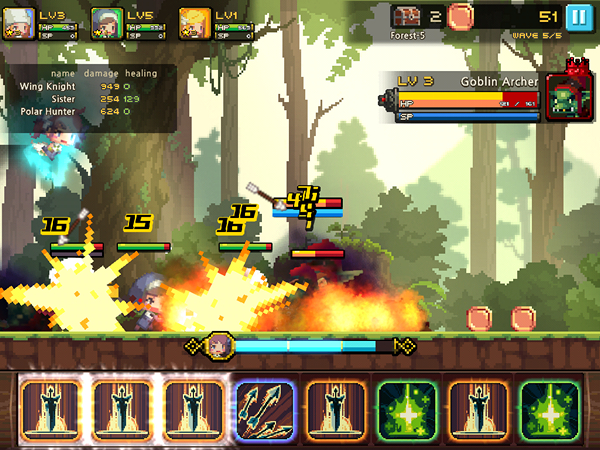Select the LV1 blonde hero portrait
Viewport: 600px width, 450px height.
pyautogui.click(x=194, y=22)
